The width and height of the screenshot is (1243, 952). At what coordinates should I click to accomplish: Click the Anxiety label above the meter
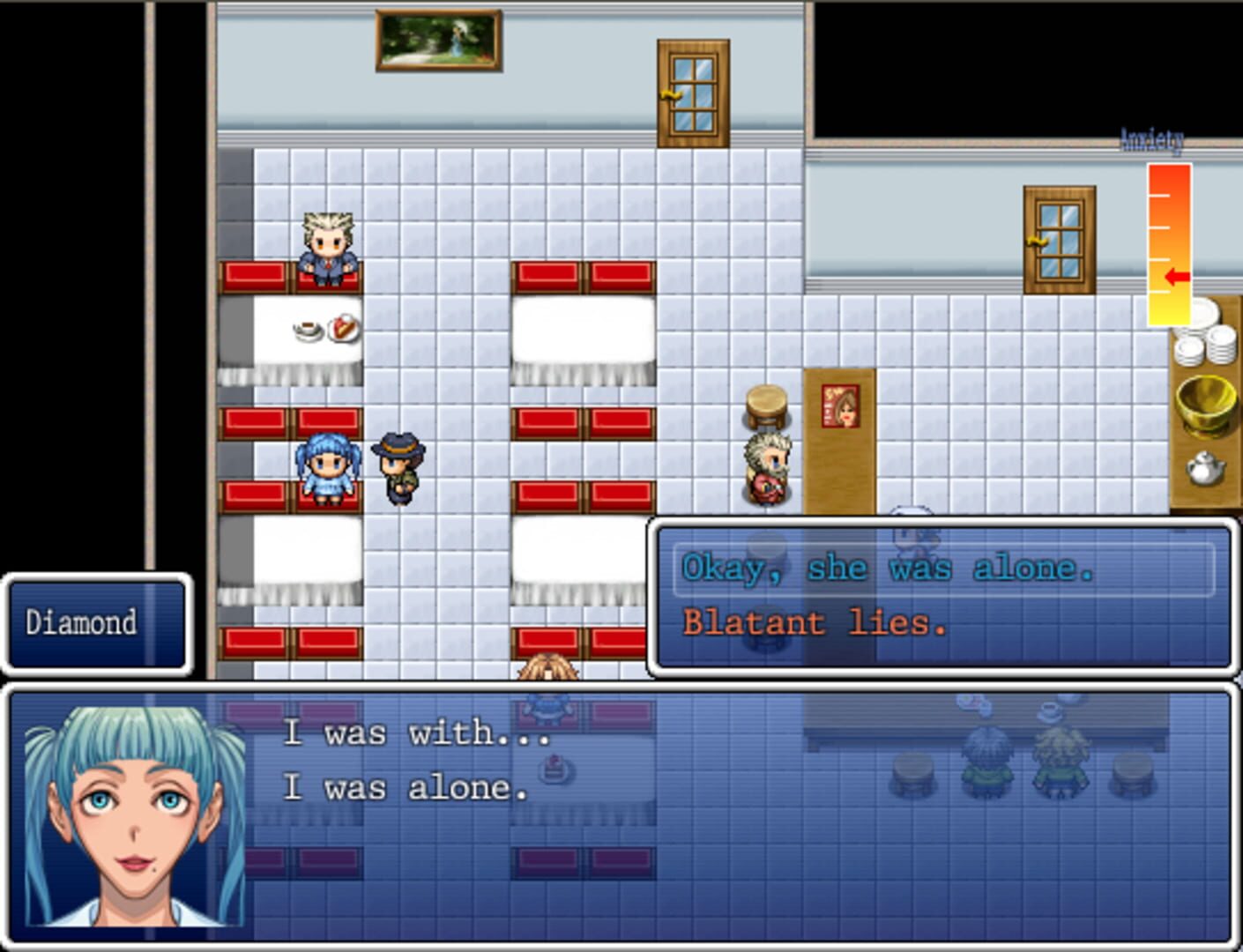pyautogui.click(x=1150, y=137)
